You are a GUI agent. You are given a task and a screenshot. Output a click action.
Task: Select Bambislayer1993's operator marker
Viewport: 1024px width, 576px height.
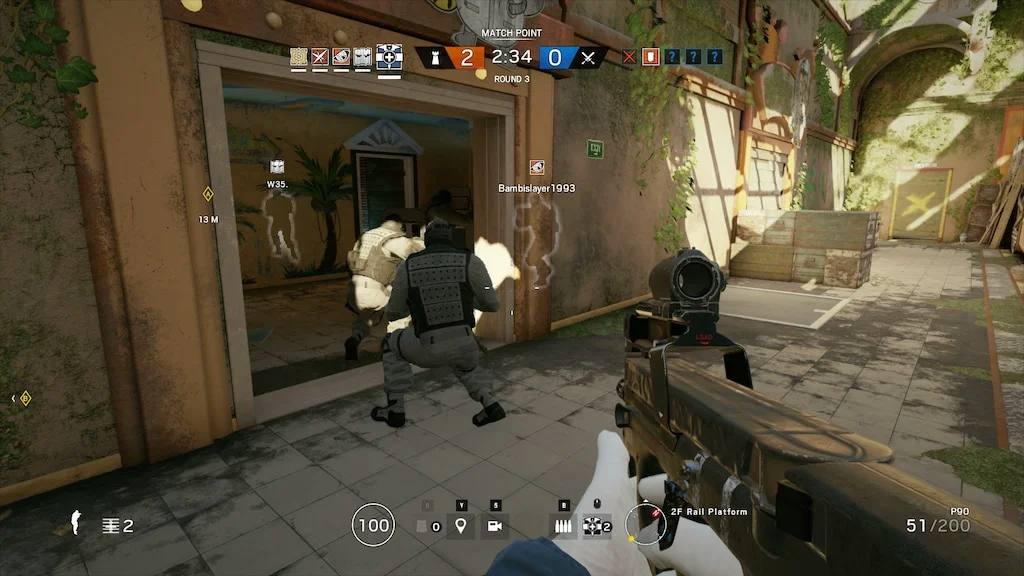[537, 167]
